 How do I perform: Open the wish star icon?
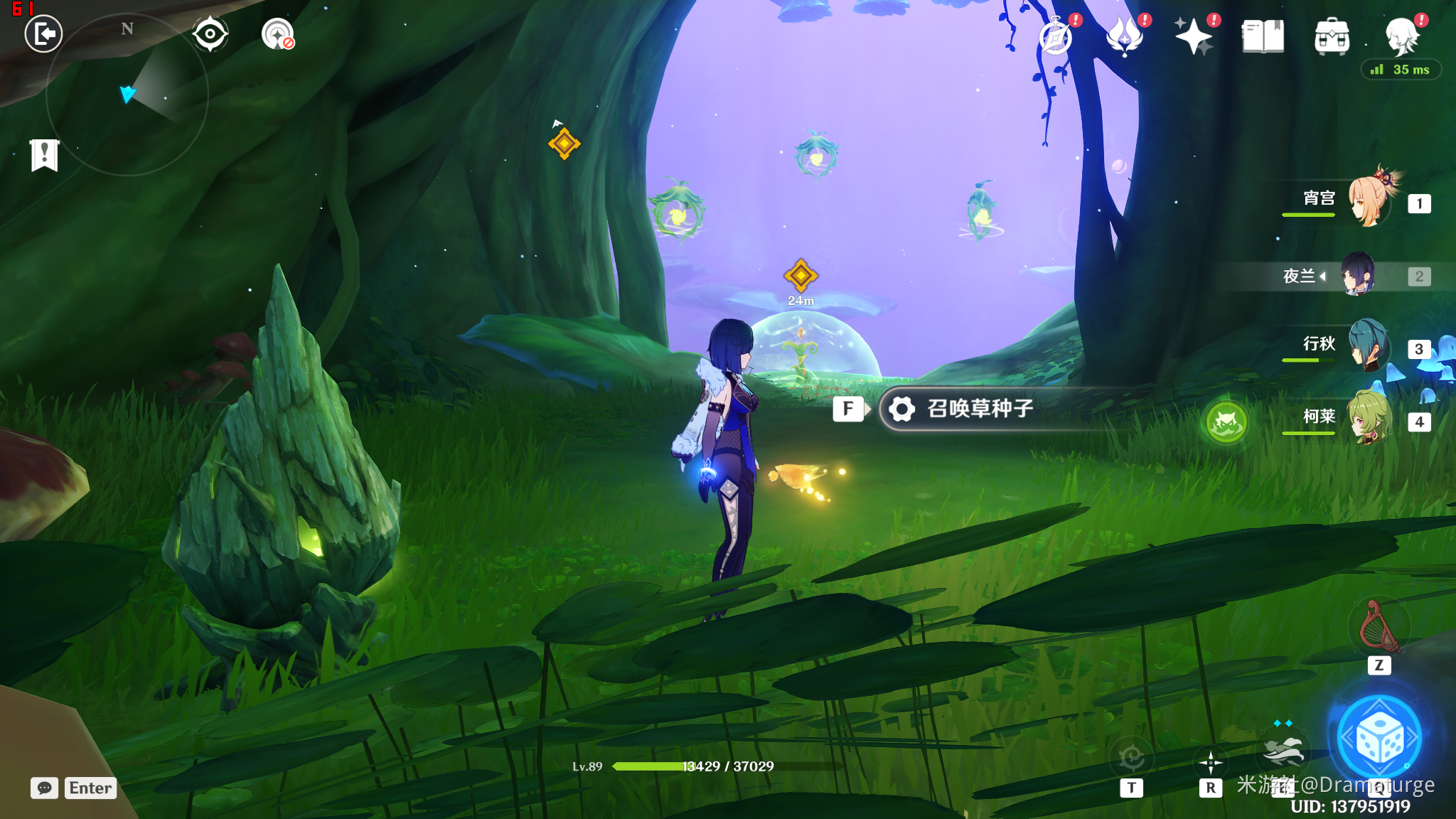[1194, 36]
